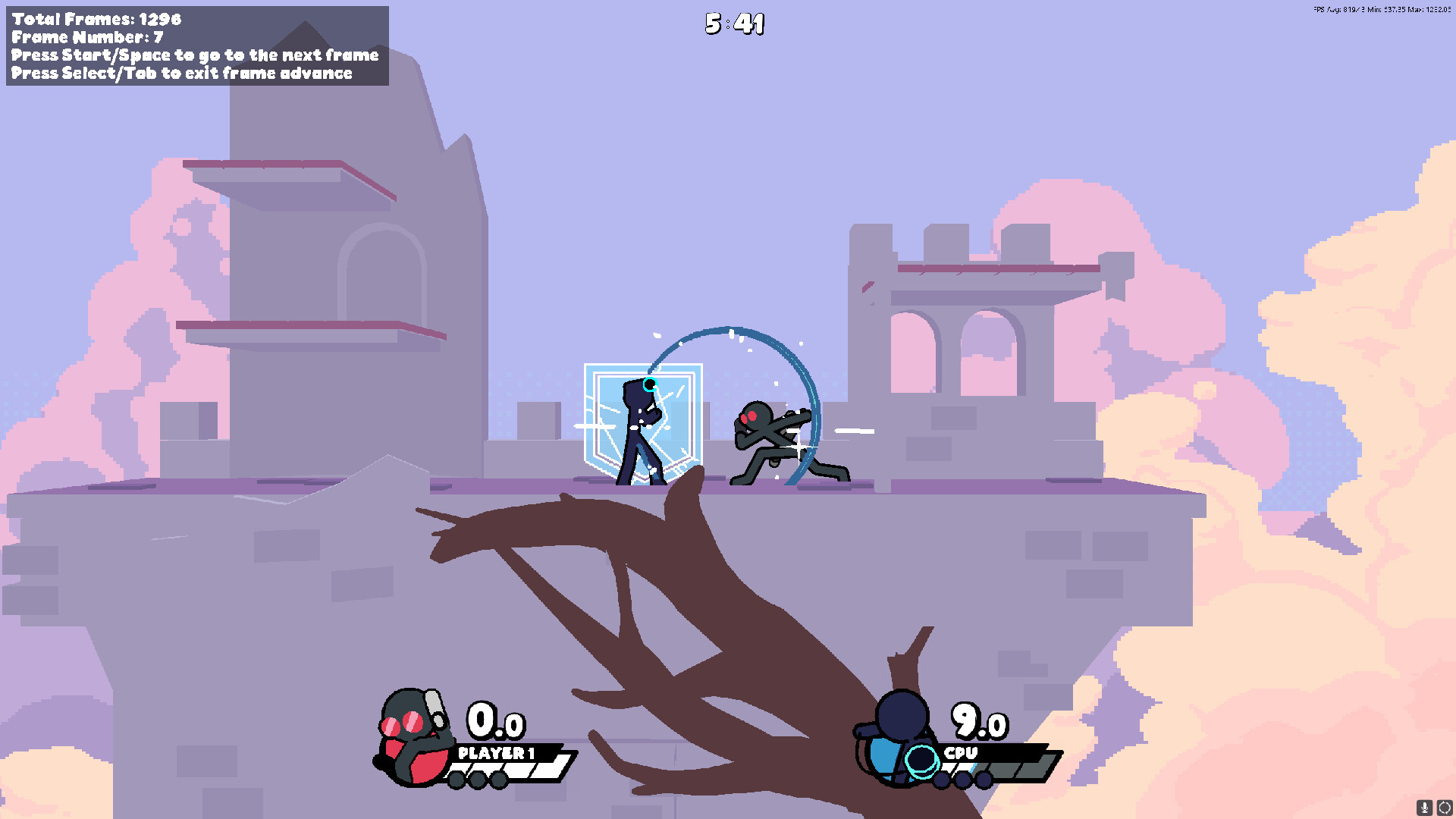Open the frame advance debug overlay panel
Image resolution: width=1456 pixels, height=819 pixels.
(193, 45)
